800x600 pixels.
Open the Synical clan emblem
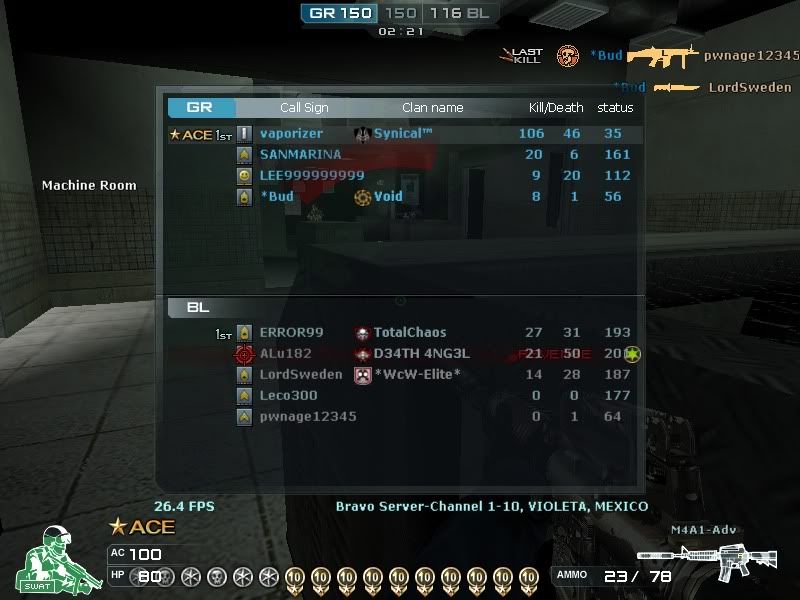tap(363, 134)
